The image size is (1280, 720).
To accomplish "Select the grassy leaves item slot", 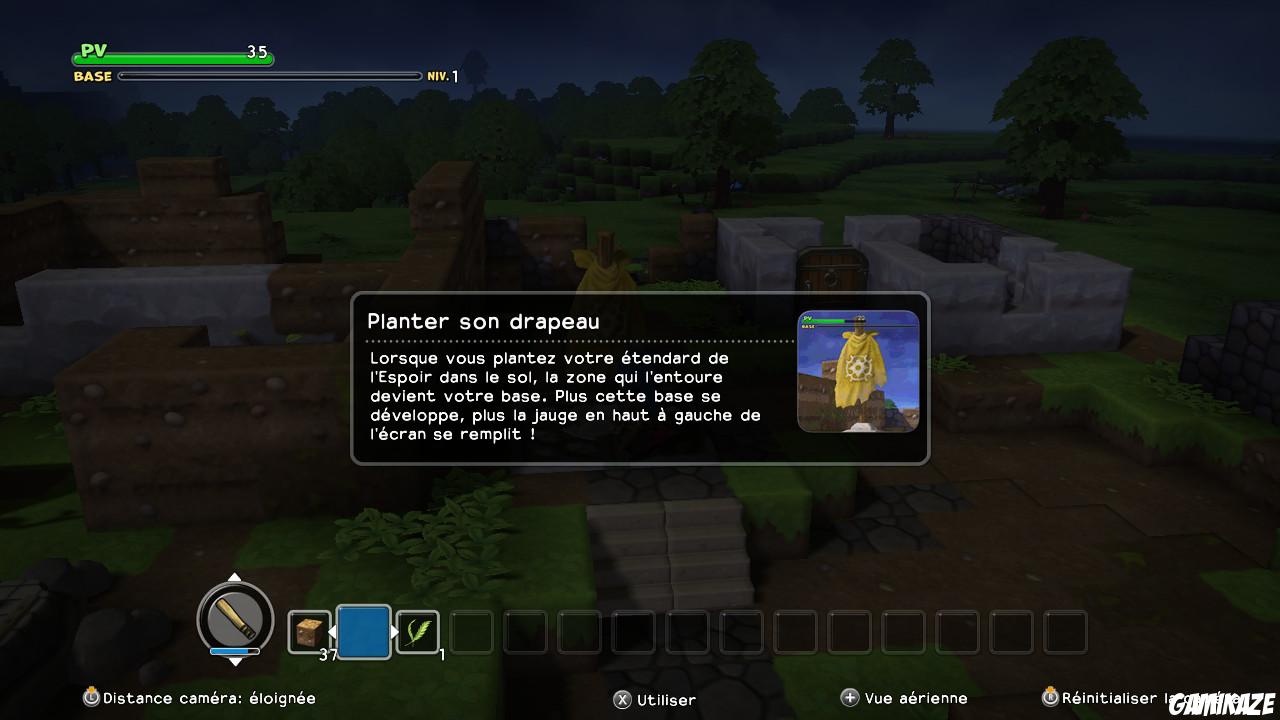I will [417, 631].
